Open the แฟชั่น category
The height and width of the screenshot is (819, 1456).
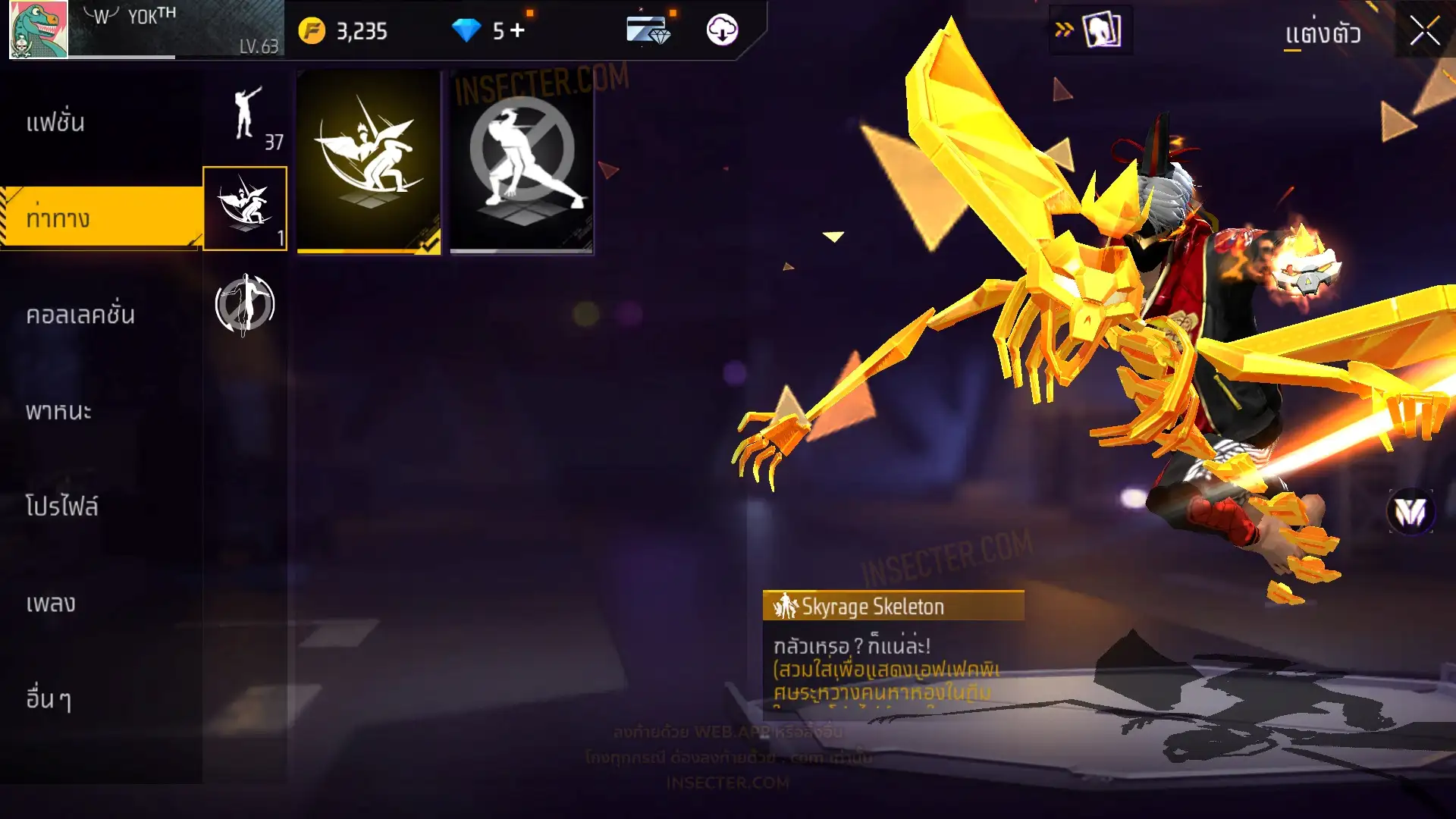coord(56,123)
